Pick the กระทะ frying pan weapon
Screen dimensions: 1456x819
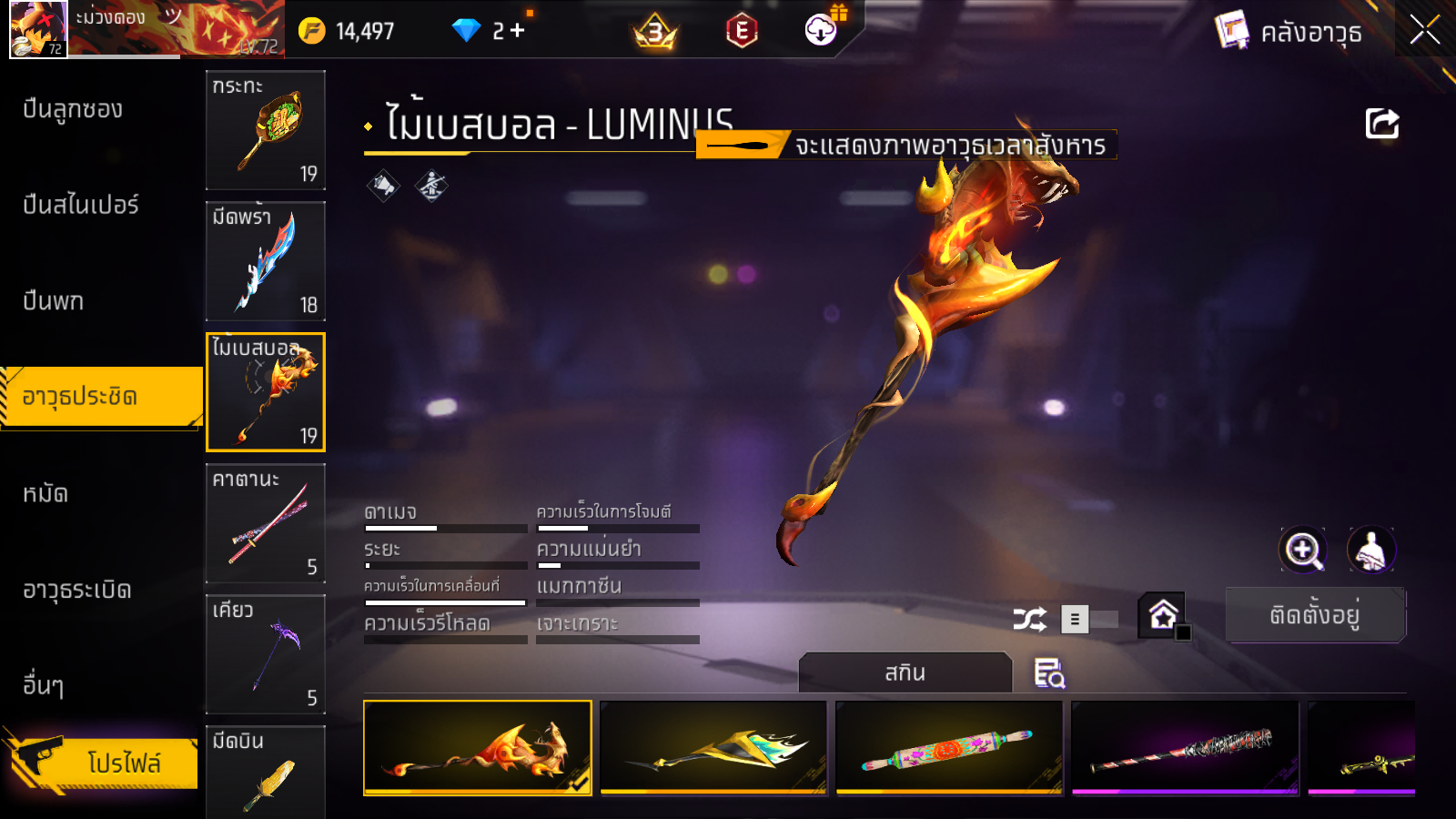click(x=265, y=130)
